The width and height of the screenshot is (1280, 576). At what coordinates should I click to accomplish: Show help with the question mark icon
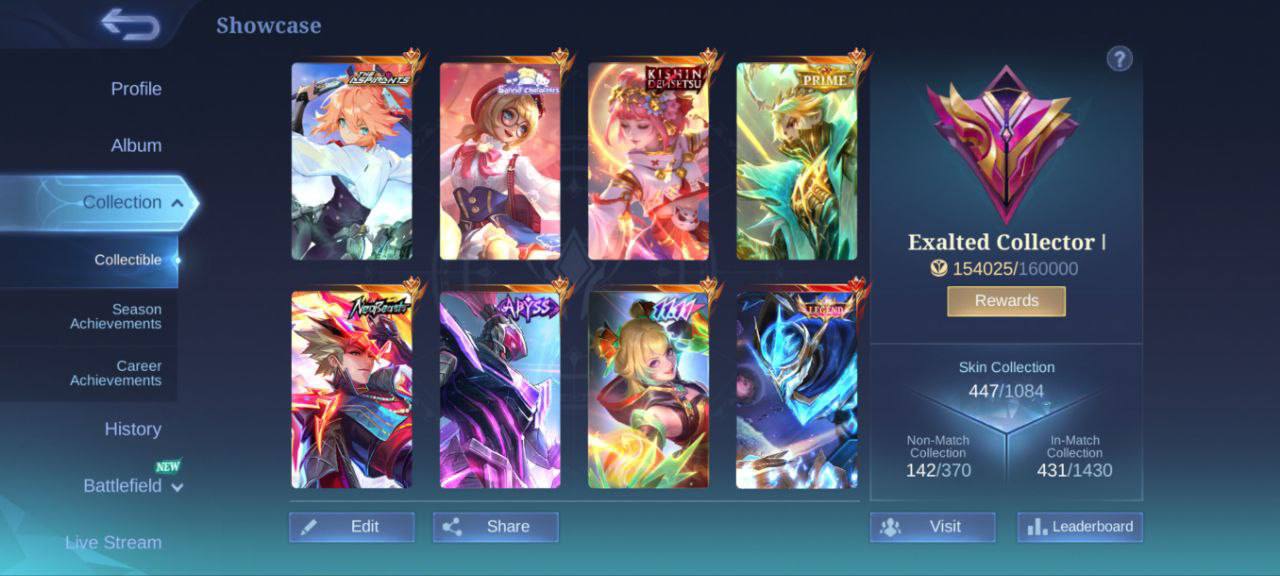pyautogui.click(x=1119, y=59)
